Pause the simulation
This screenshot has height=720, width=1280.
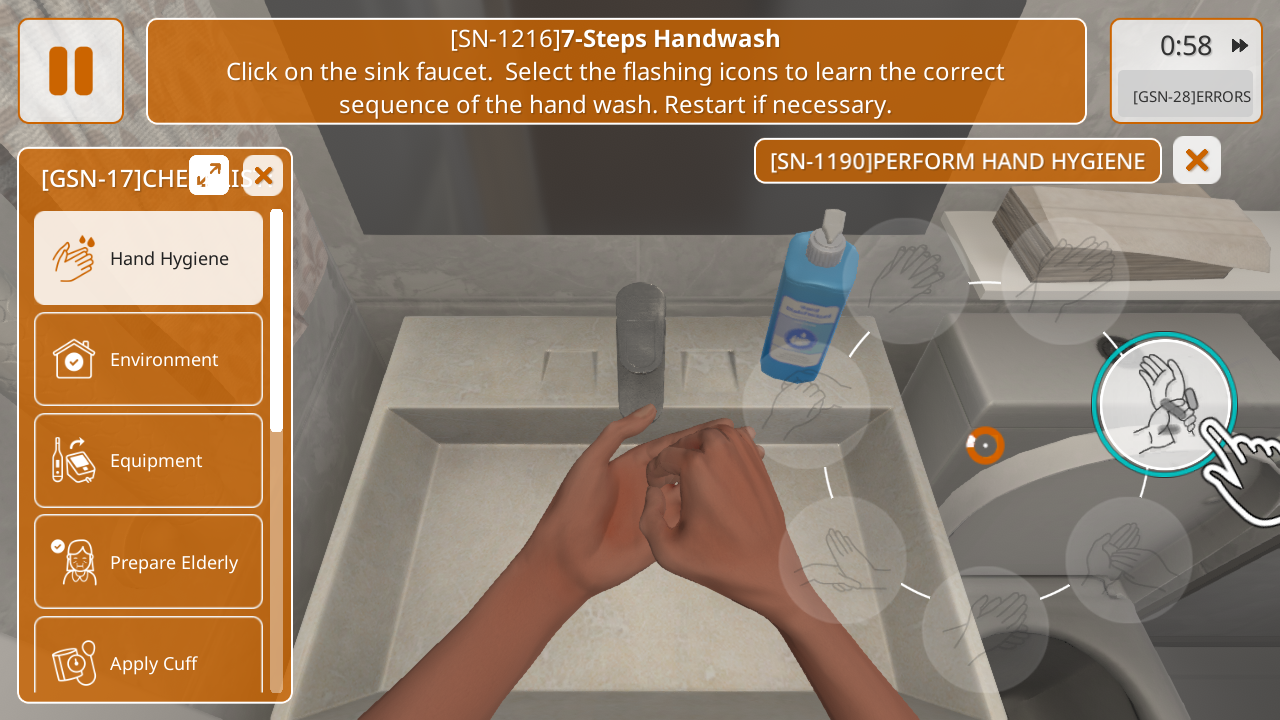pos(71,71)
